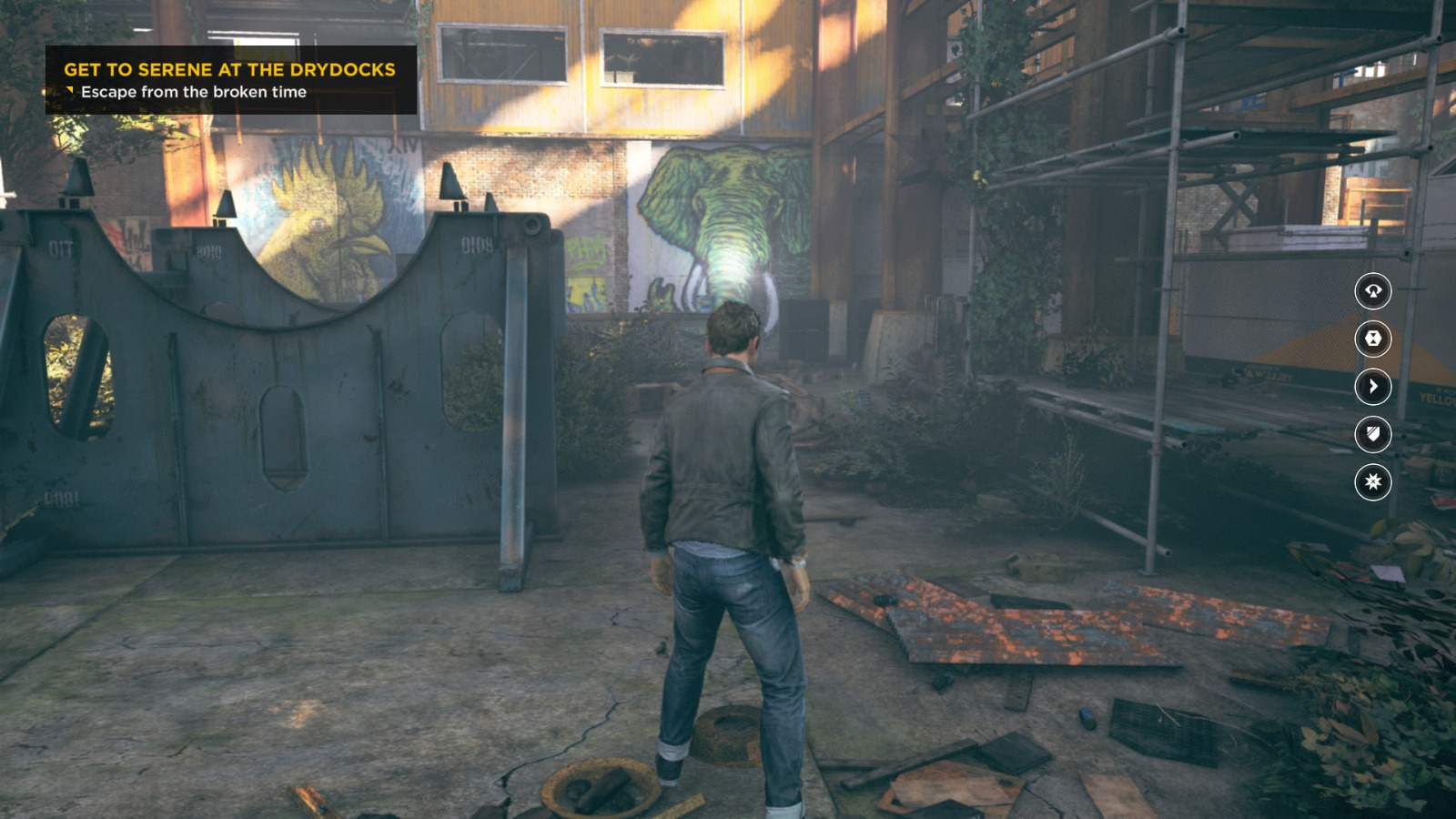The height and width of the screenshot is (819, 1456).
Task: Click the middle ability icon of the five
Action: click(1374, 387)
